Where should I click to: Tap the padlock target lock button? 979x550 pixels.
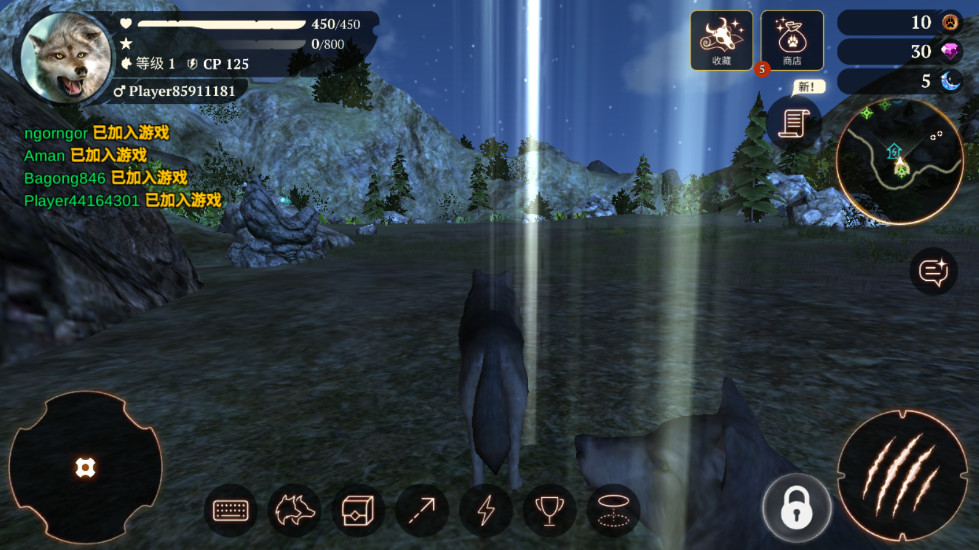(x=796, y=508)
